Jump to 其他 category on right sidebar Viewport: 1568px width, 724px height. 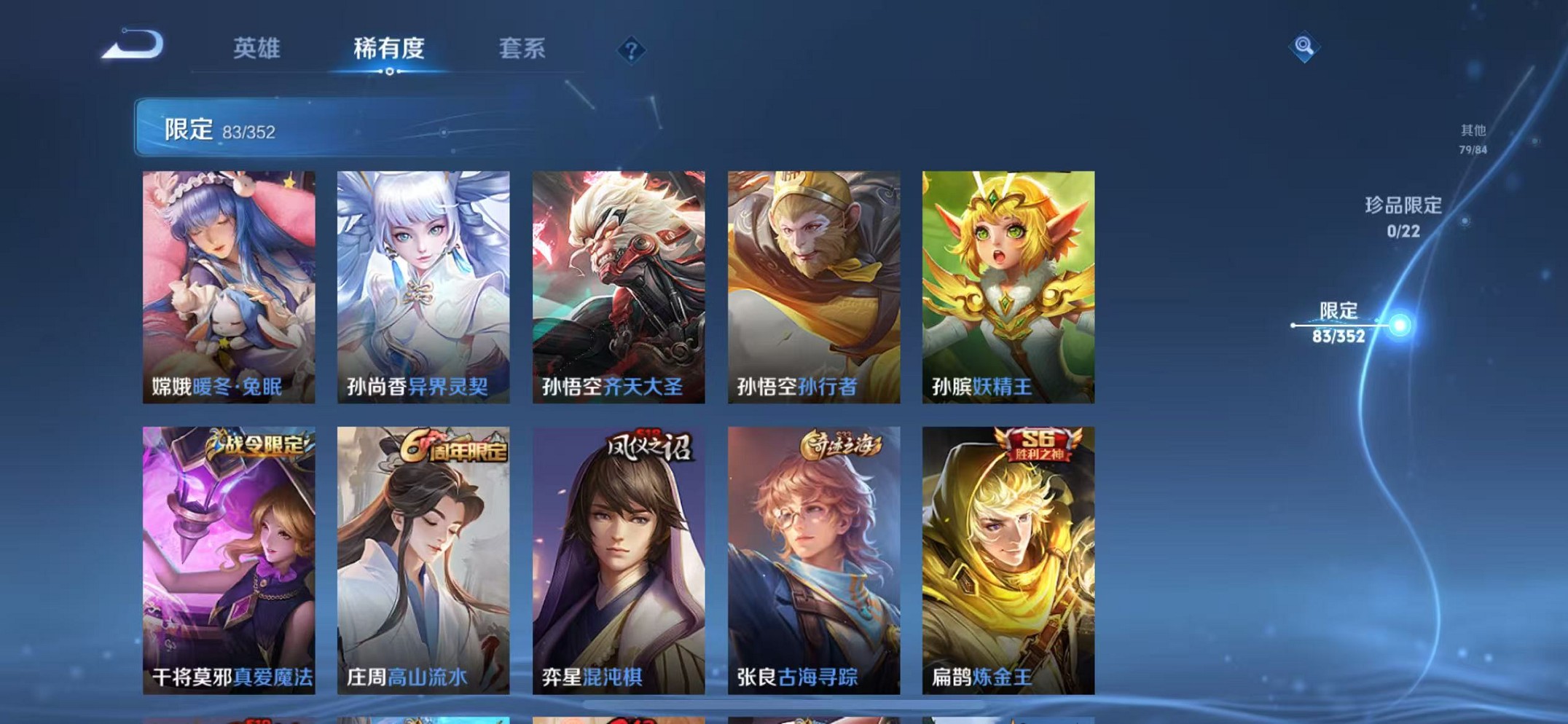pos(1473,138)
